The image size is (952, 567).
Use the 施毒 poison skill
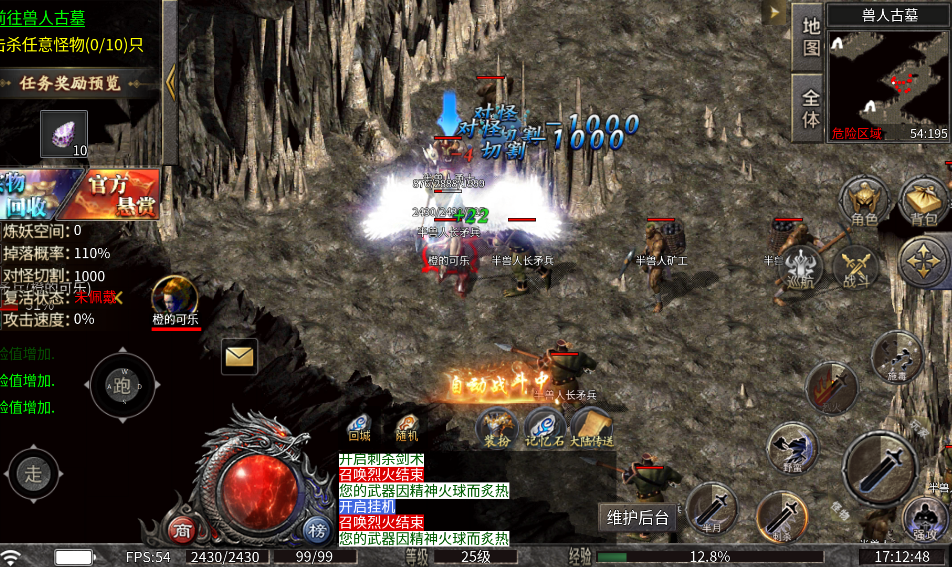[x=895, y=357]
